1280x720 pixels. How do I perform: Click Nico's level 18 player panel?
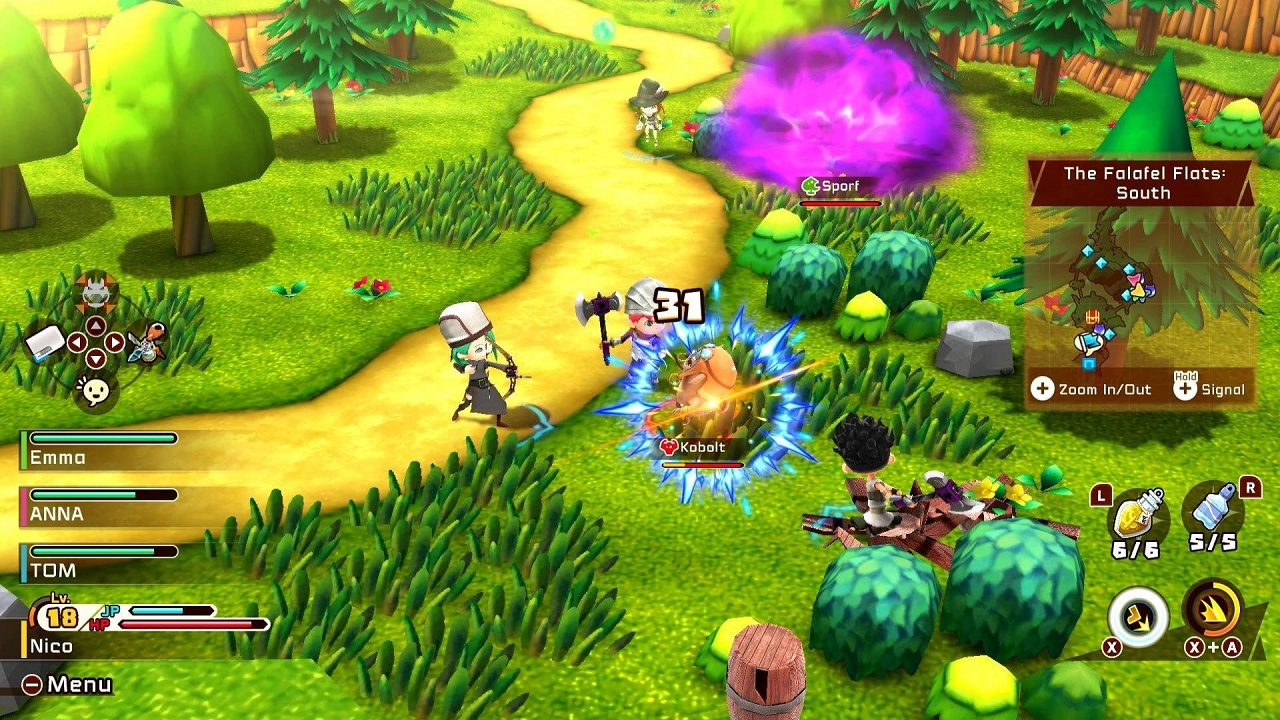coord(140,626)
